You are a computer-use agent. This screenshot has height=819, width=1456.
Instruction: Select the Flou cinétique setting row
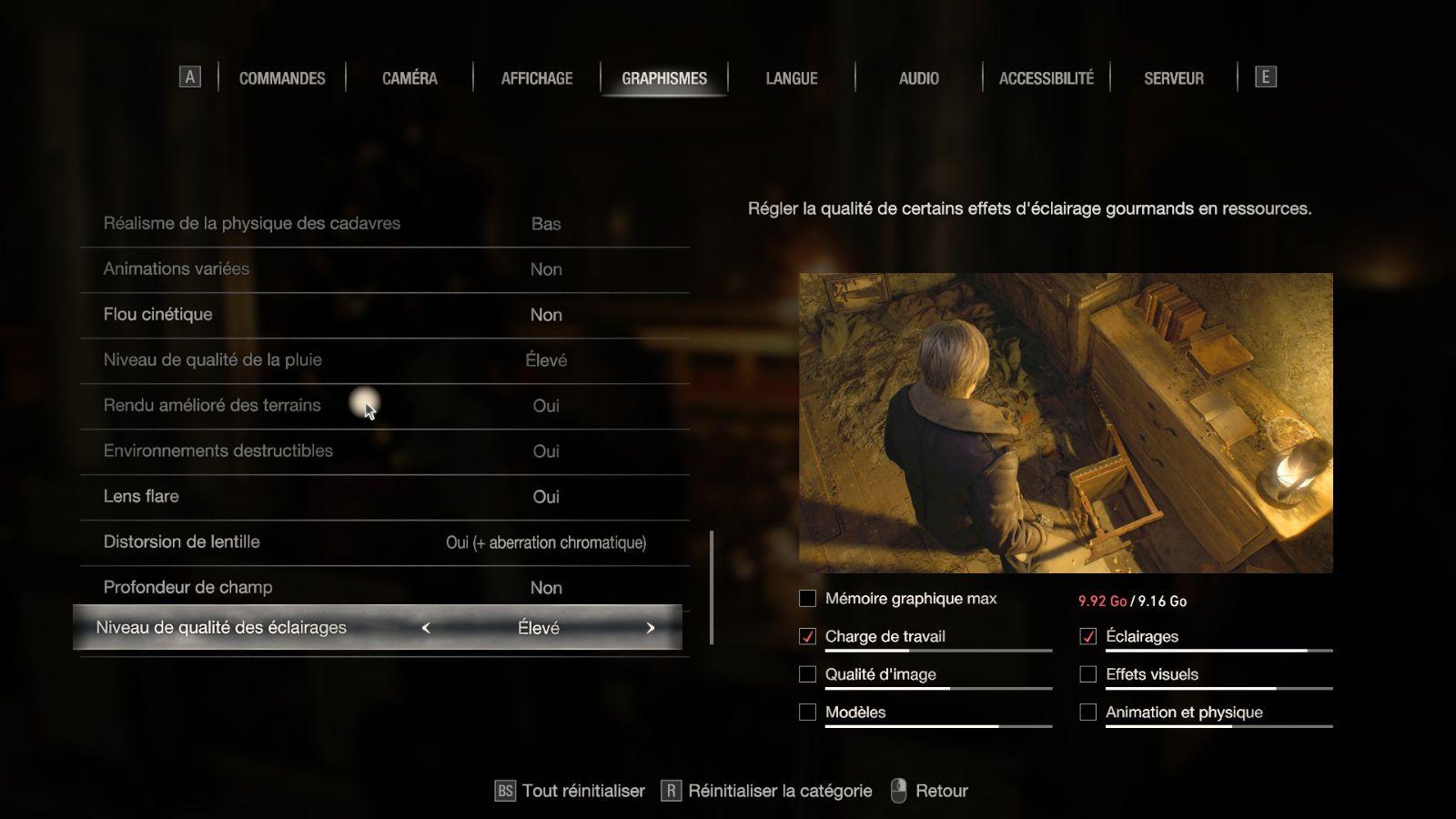384,315
